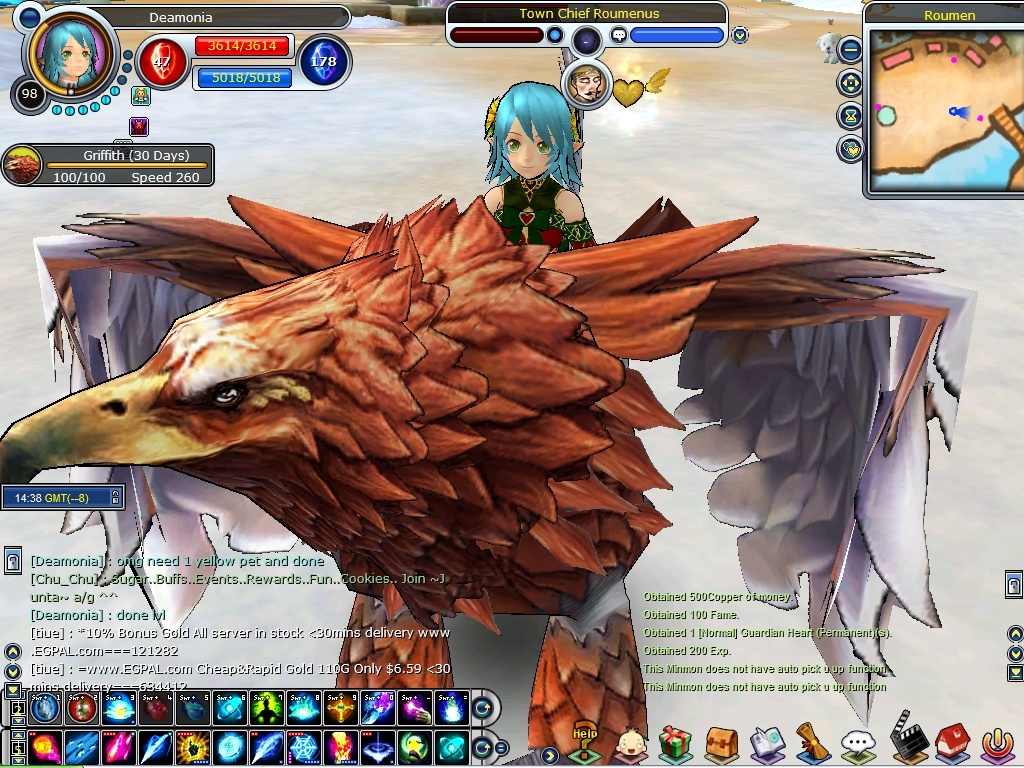Open the quest scroll icon
This screenshot has width=1024, height=768.
click(812, 742)
